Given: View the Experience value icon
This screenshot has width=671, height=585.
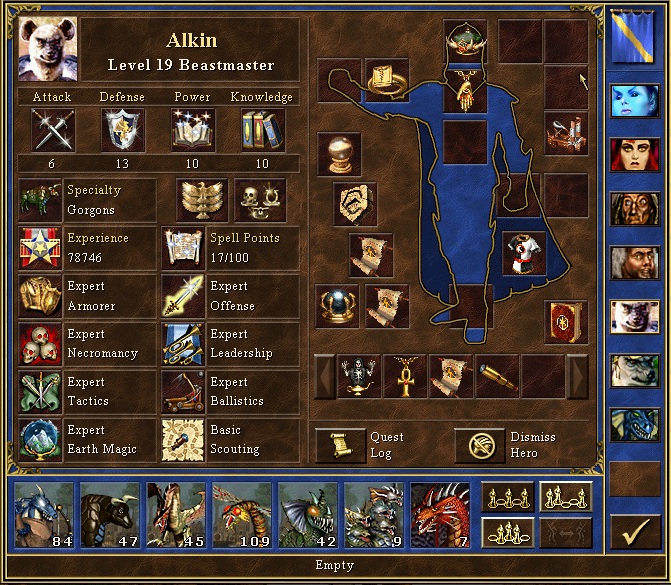Looking at the screenshot, I should click(x=40, y=248).
